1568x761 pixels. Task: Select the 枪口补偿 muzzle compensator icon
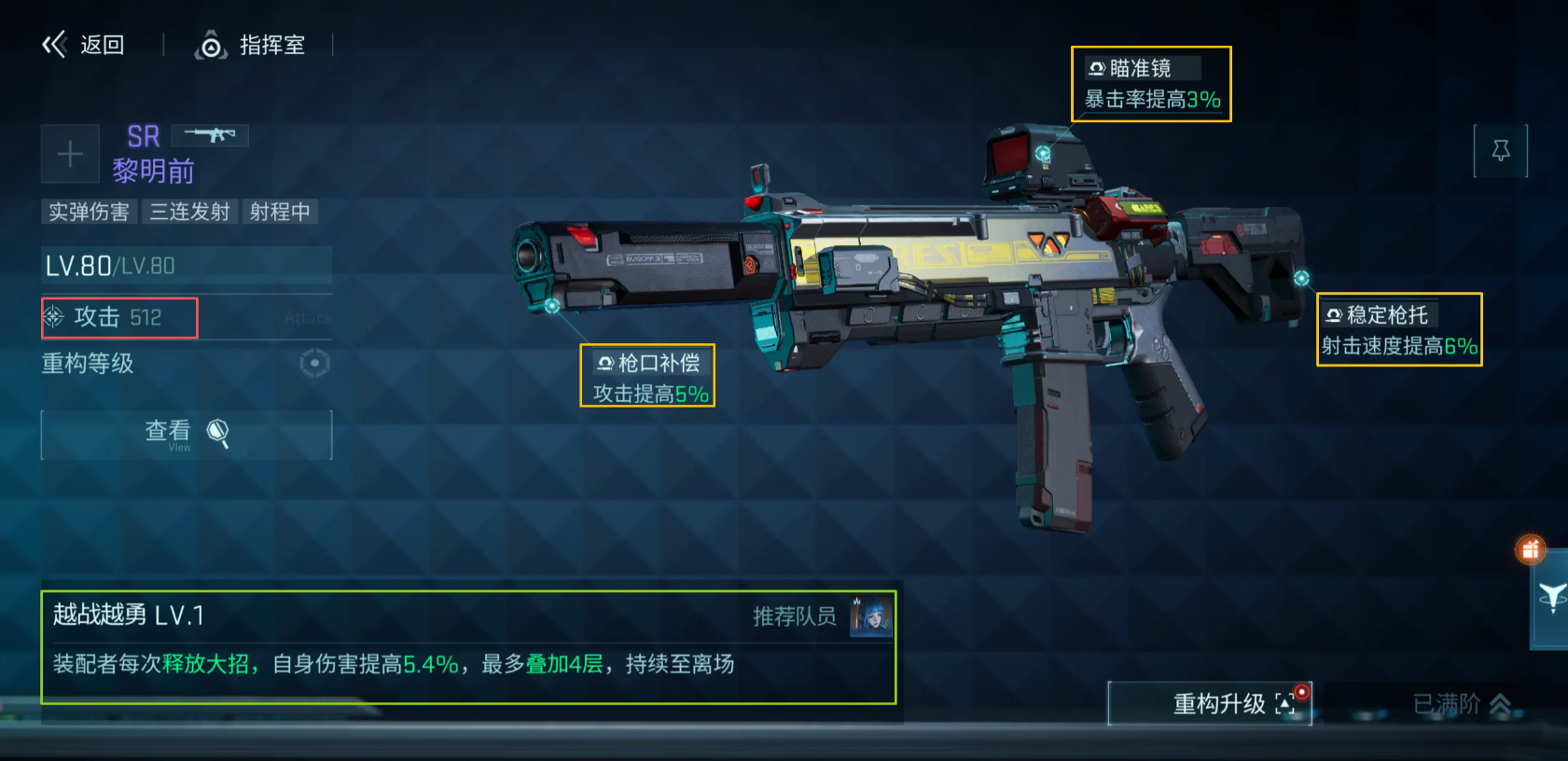[x=604, y=362]
